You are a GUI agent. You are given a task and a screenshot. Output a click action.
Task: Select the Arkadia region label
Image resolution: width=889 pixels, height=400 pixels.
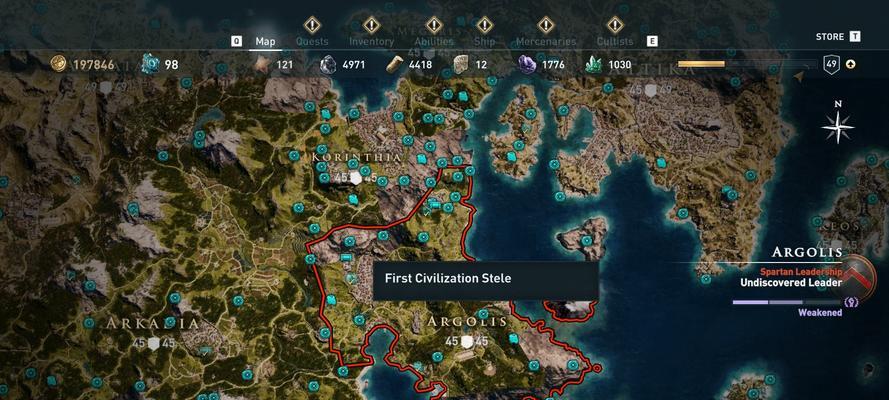coord(140,323)
